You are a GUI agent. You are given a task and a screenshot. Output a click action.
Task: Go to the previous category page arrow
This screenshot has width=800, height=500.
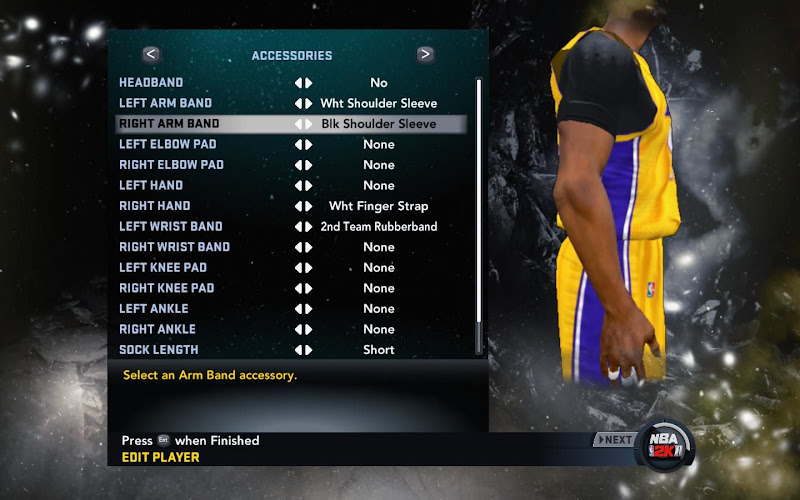coord(151,55)
